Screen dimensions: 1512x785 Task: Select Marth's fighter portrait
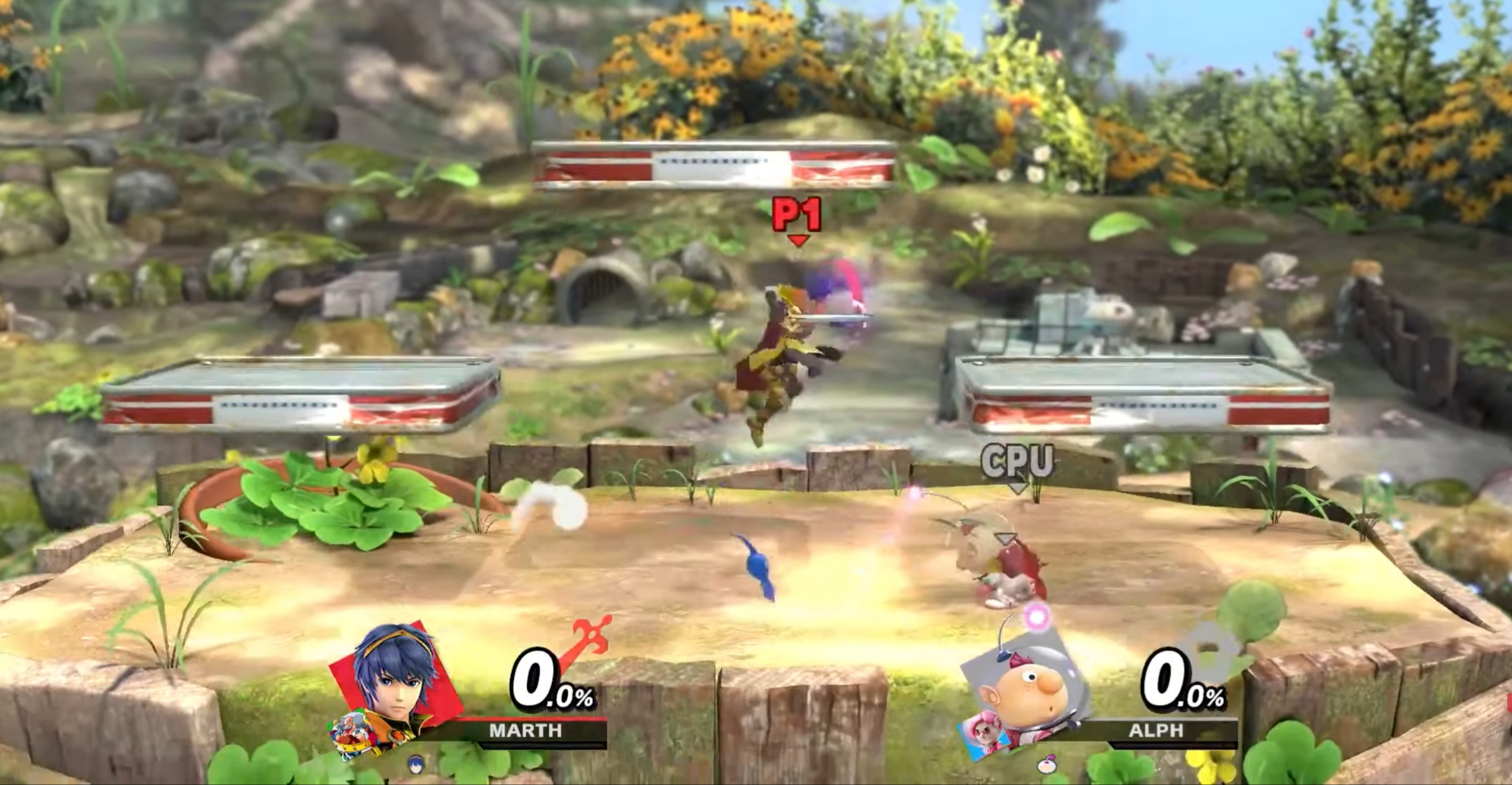[x=395, y=678]
